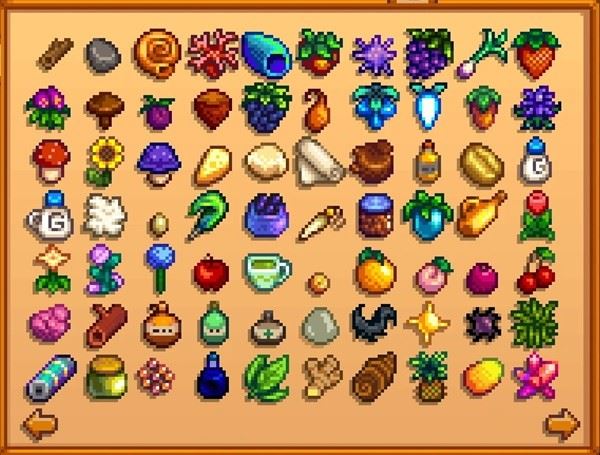Select the golden coffee bean
600x455 pixels.
coord(480,160)
